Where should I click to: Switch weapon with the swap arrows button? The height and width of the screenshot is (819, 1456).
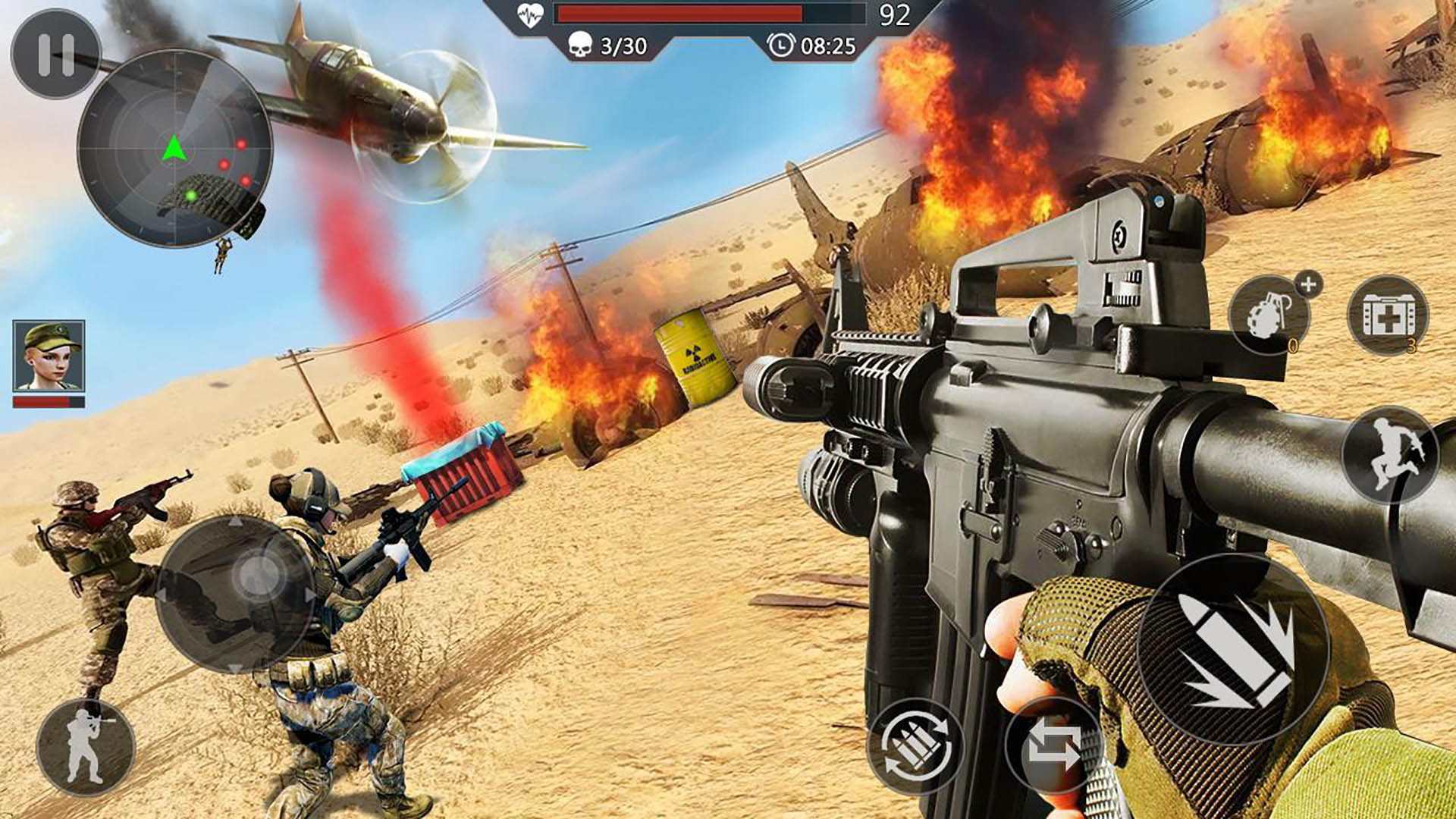point(1053,746)
